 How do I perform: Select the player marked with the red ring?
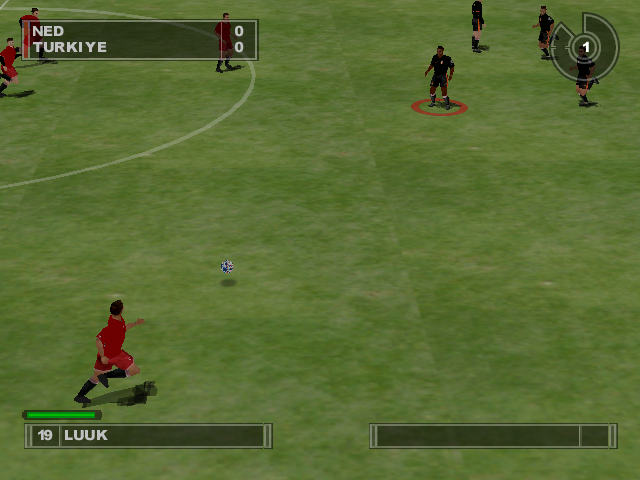point(439,77)
